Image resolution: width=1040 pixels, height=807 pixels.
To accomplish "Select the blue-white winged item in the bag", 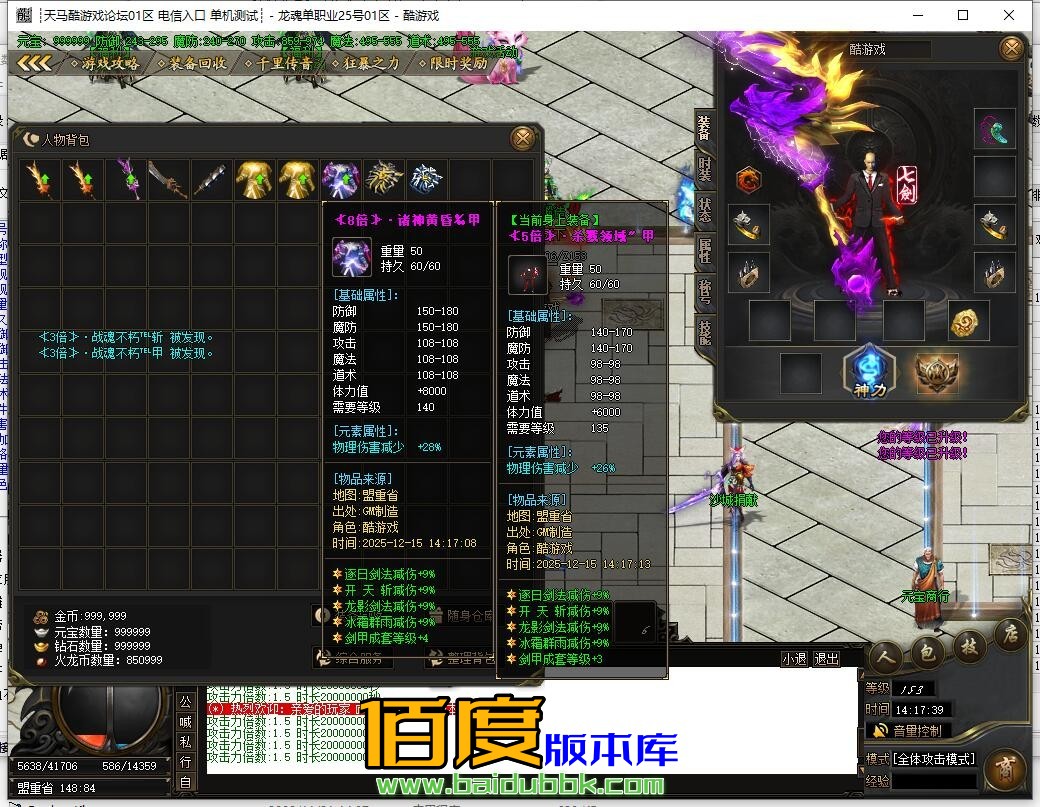I will click(426, 180).
